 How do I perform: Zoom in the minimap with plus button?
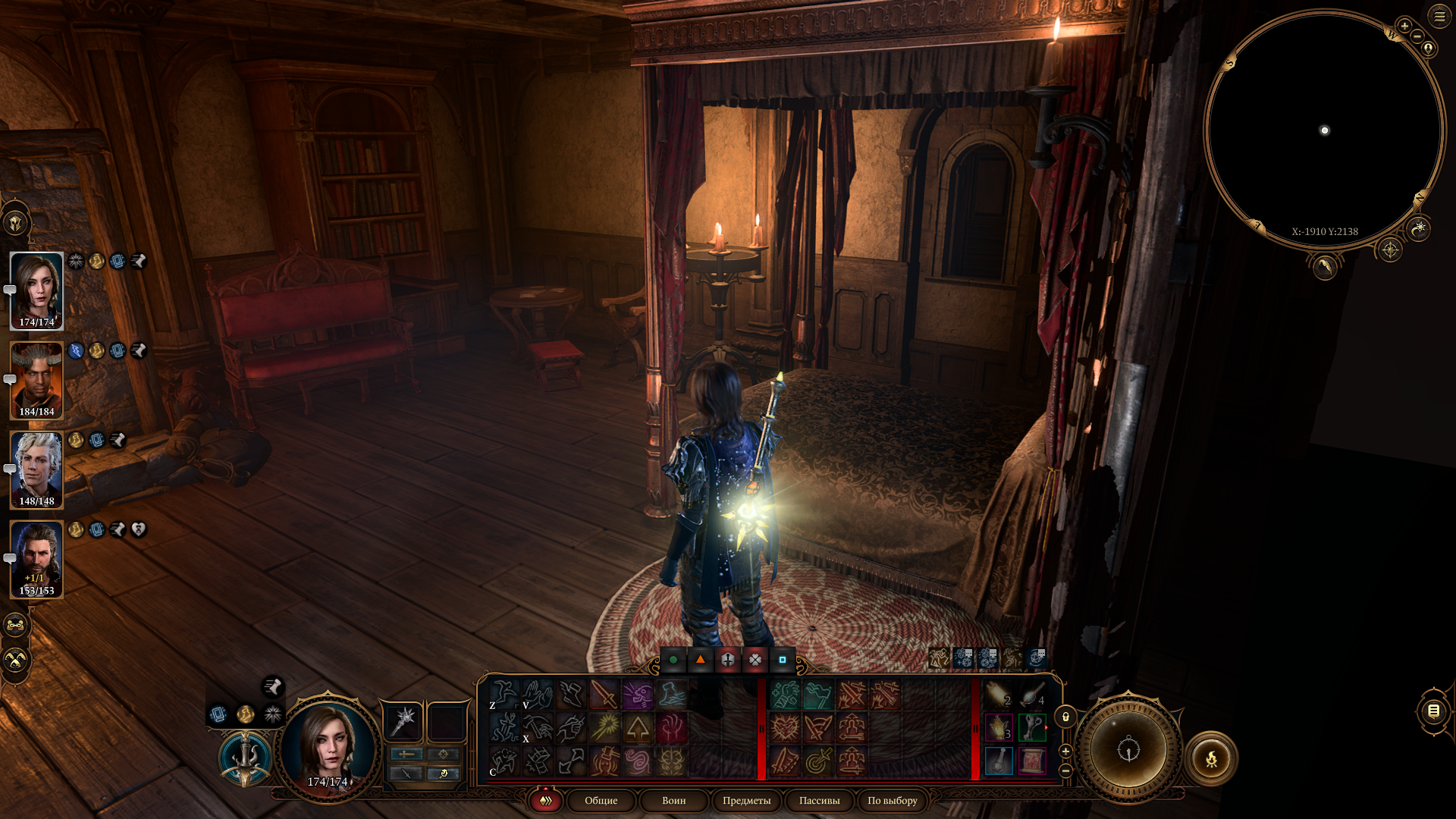pyautogui.click(x=1404, y=26)
